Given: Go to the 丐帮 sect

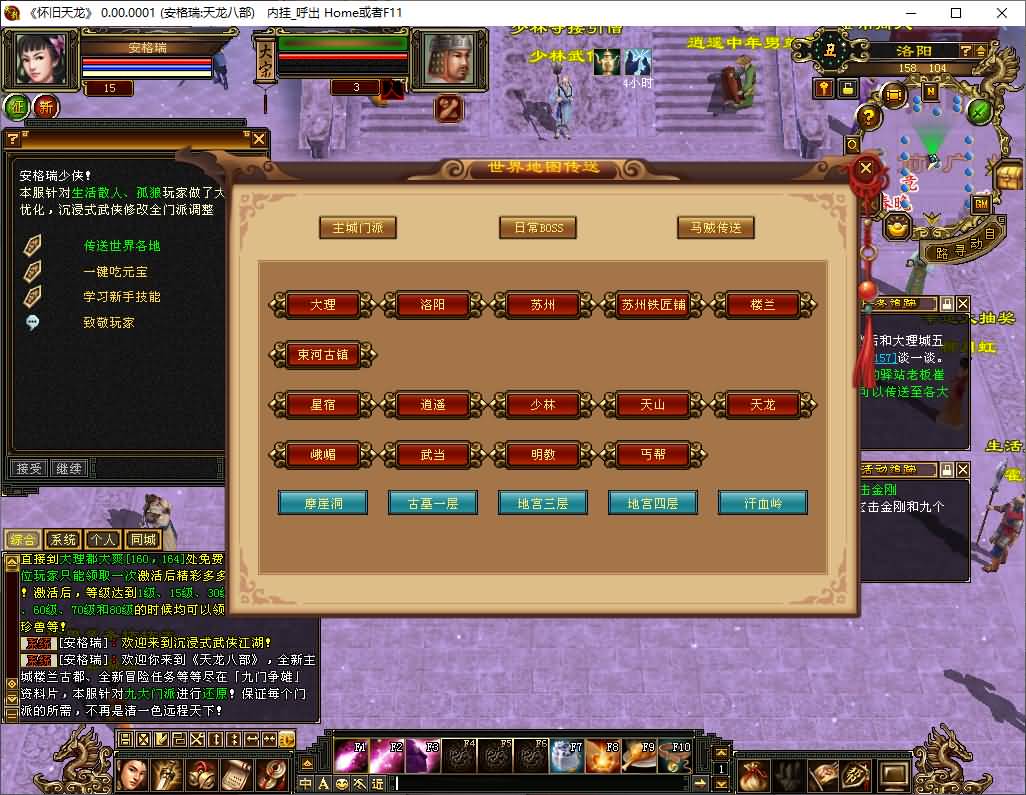Looking at the screenshot, I should [x=653, y=454].
